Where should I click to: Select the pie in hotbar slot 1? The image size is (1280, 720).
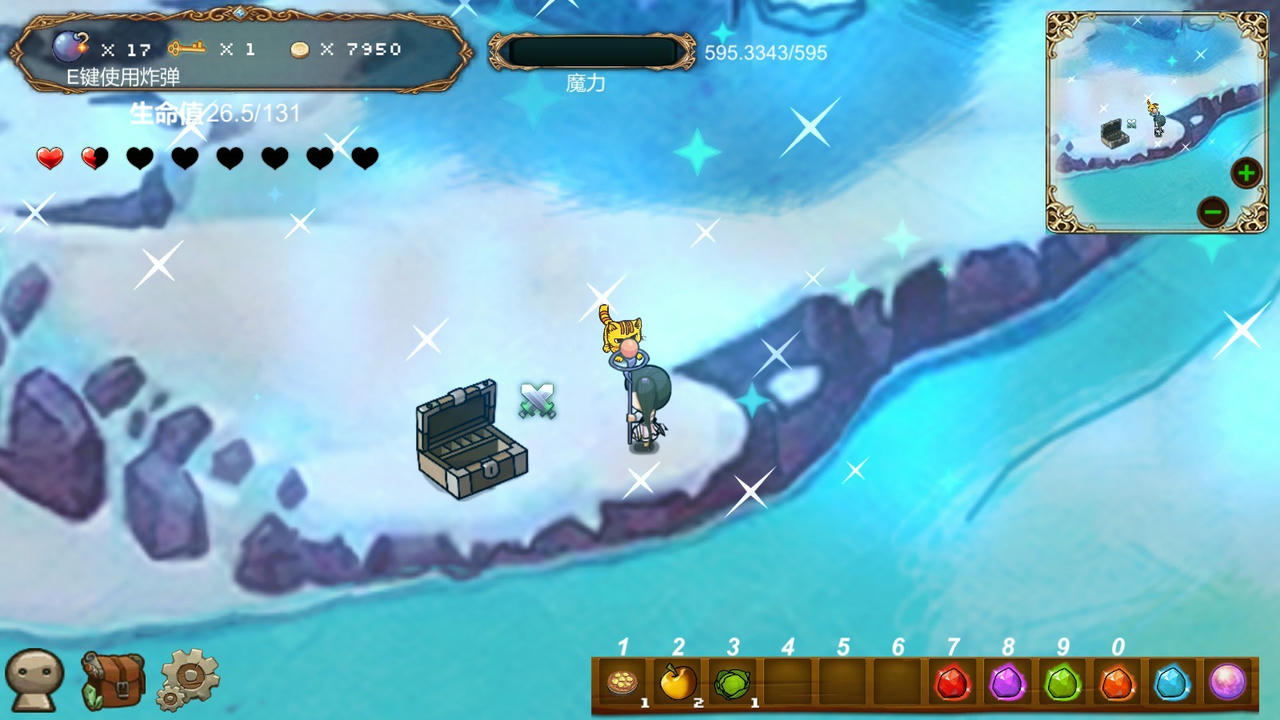(x=624, y=684)
